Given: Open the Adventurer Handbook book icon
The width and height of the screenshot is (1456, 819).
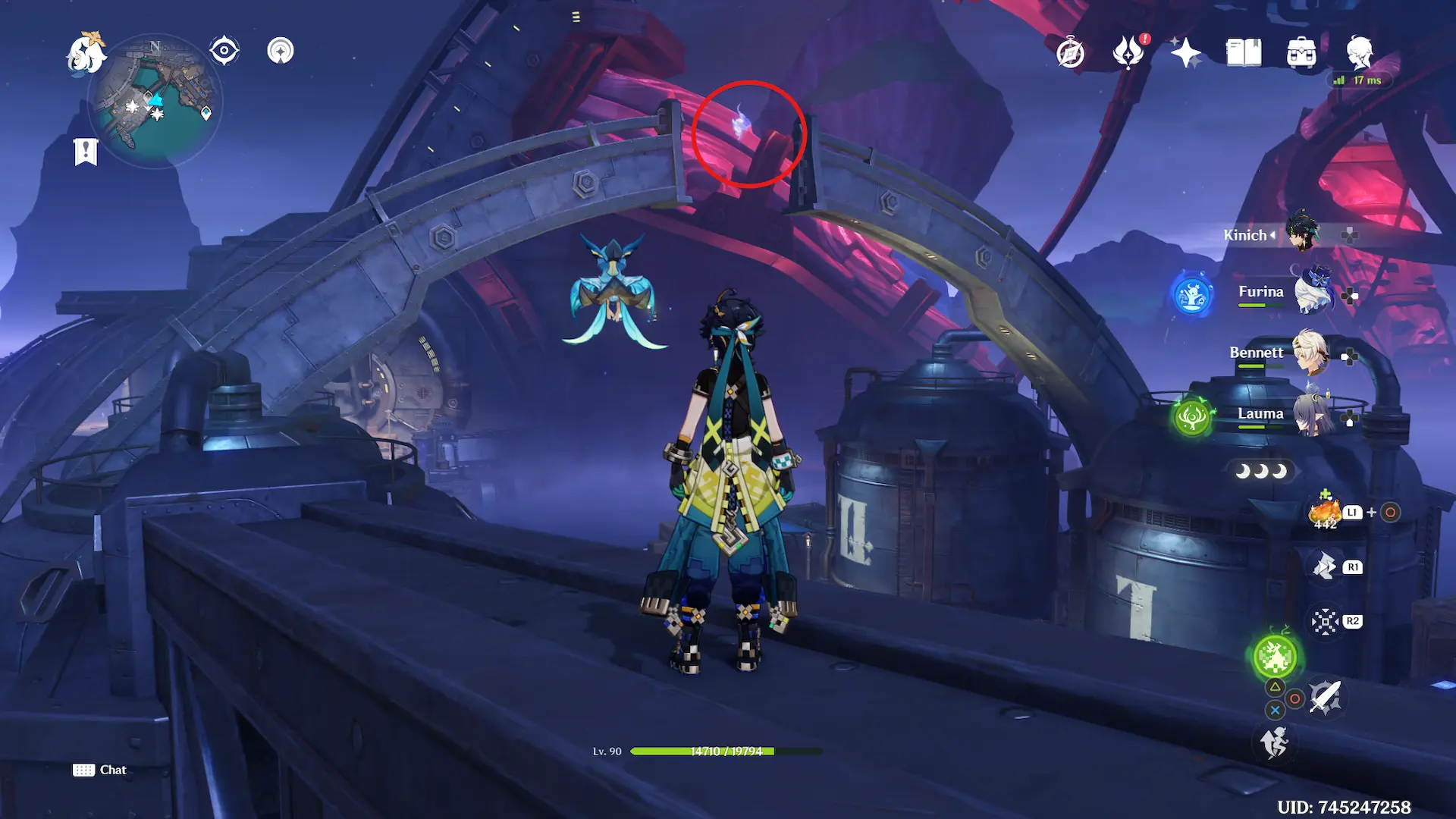Looking at the screenshot, I should (1244, 53).
